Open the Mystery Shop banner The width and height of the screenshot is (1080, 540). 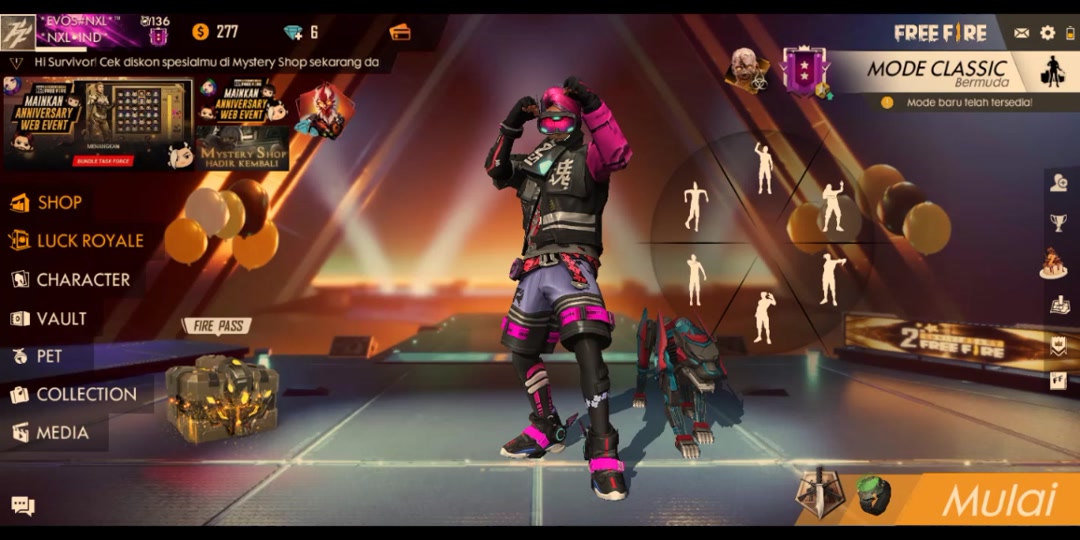tap(242, 125)
